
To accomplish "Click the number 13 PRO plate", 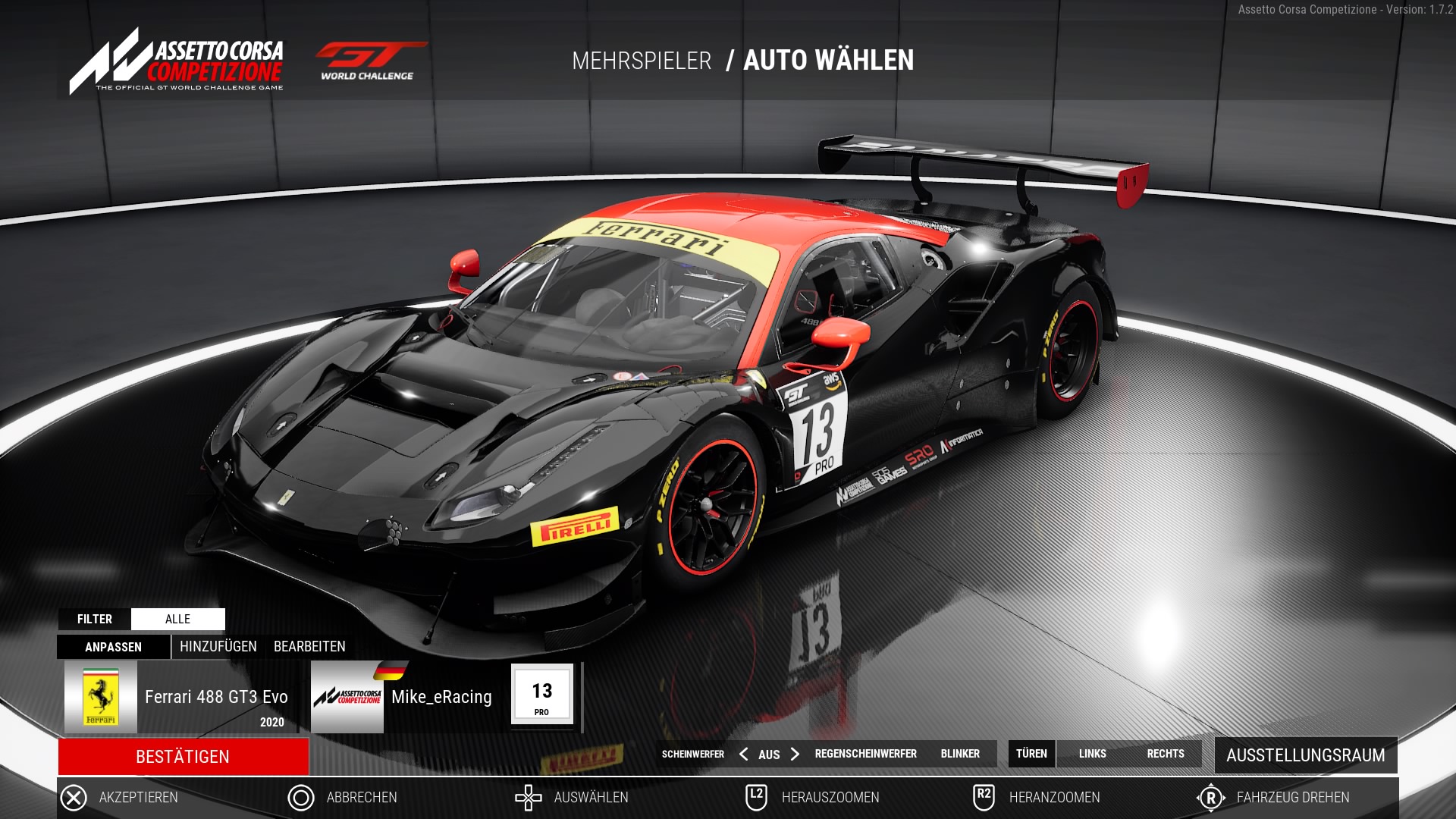I will (541, 695).
